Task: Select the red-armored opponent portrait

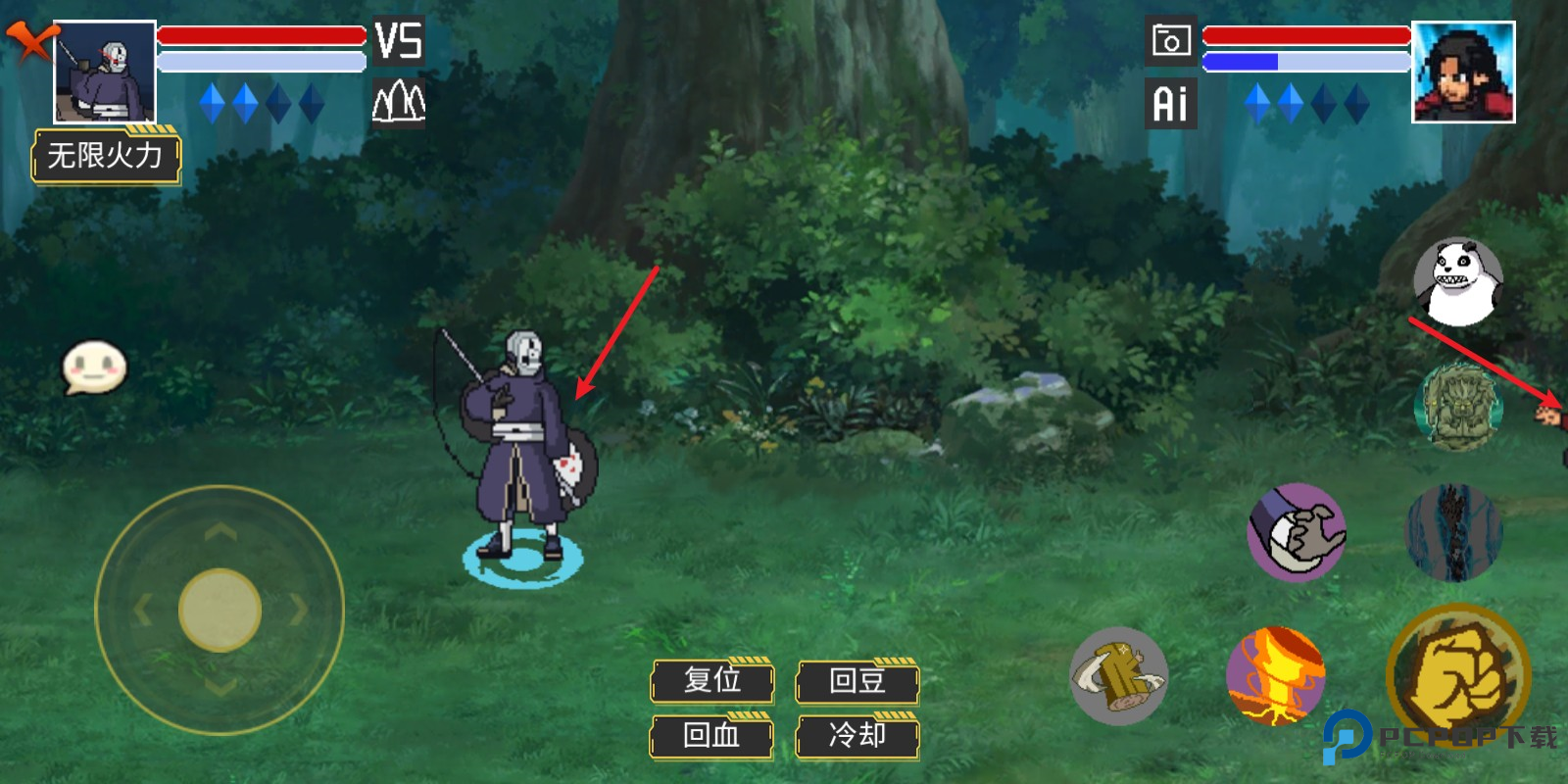Action: (x=1463, y=73)
